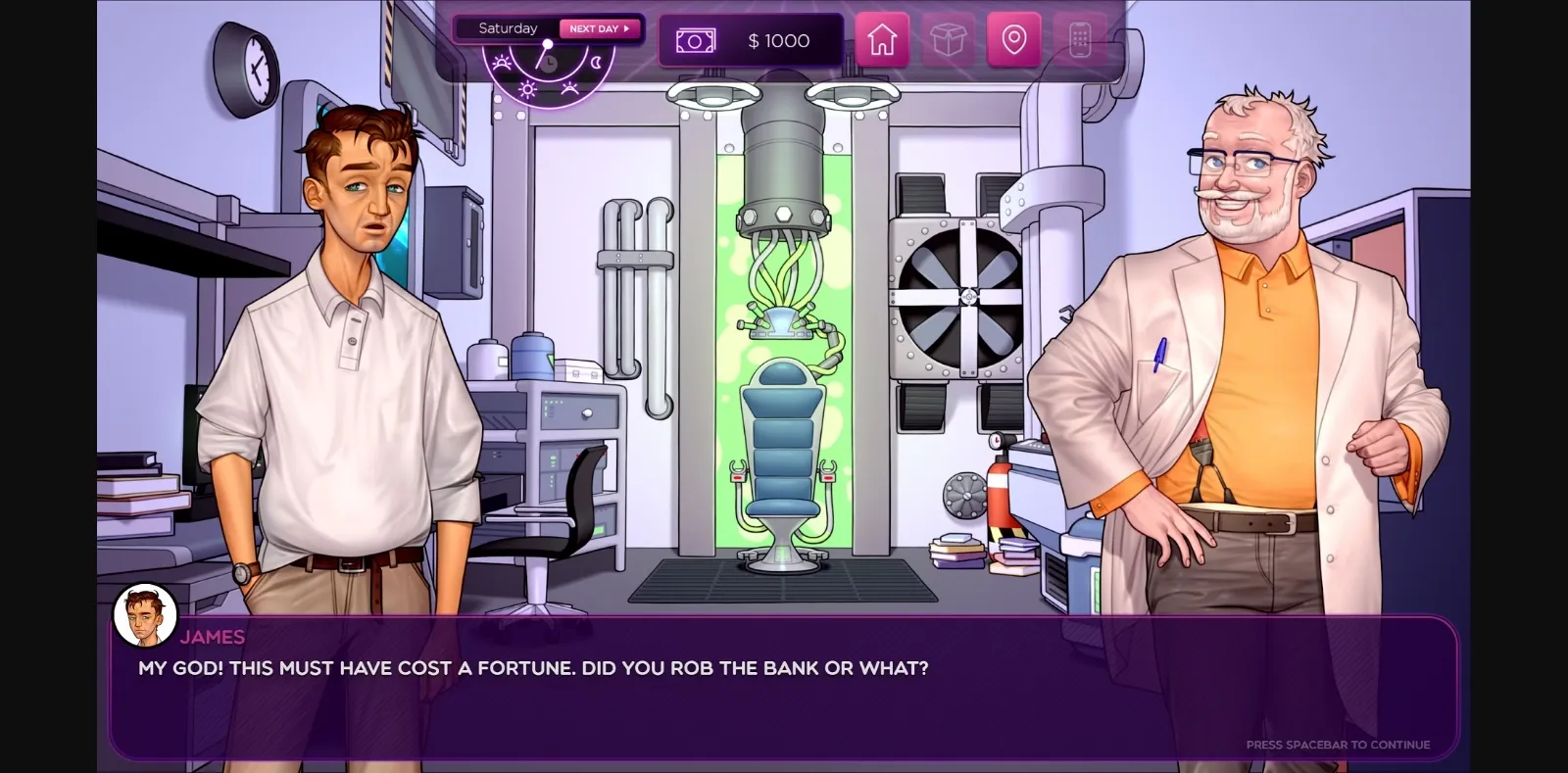
Task: Toggle morning time on the day-cycle wheel
Action: pyautogui.click(x=502, y=63)
